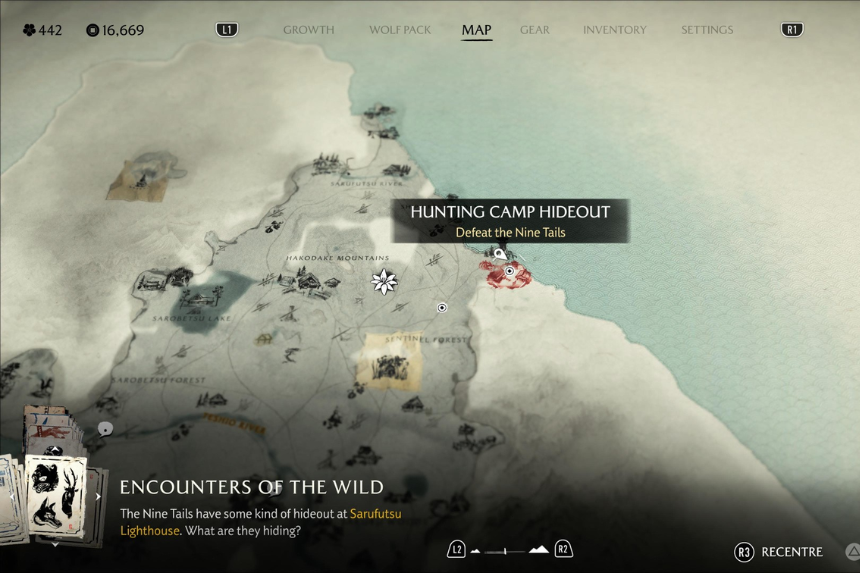860x573 pixels.
Task: Go to the Gear tab
Action: click(535, 30)
